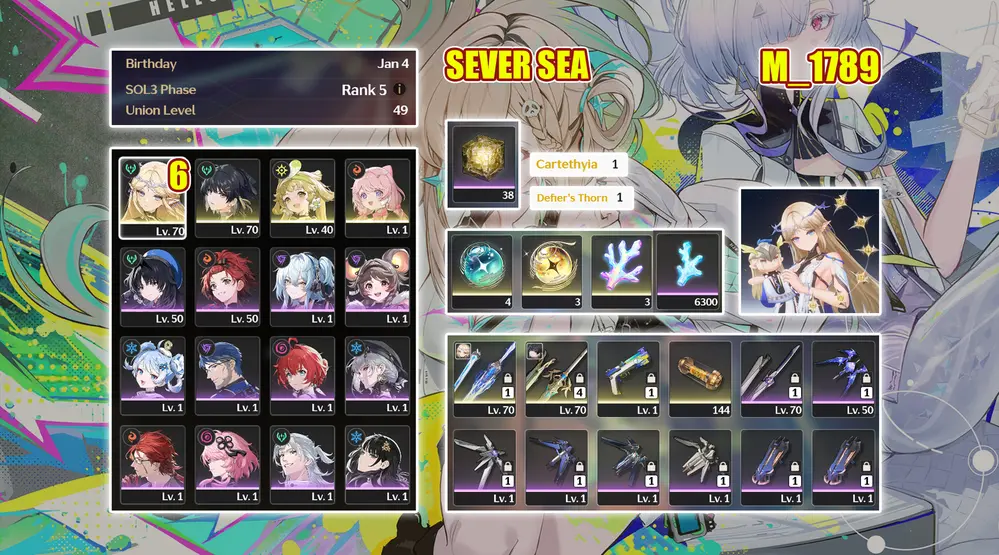This screenshot has width=999, height=555.
Task: Open the SOL3 Phase info icon
Action: 399,89
